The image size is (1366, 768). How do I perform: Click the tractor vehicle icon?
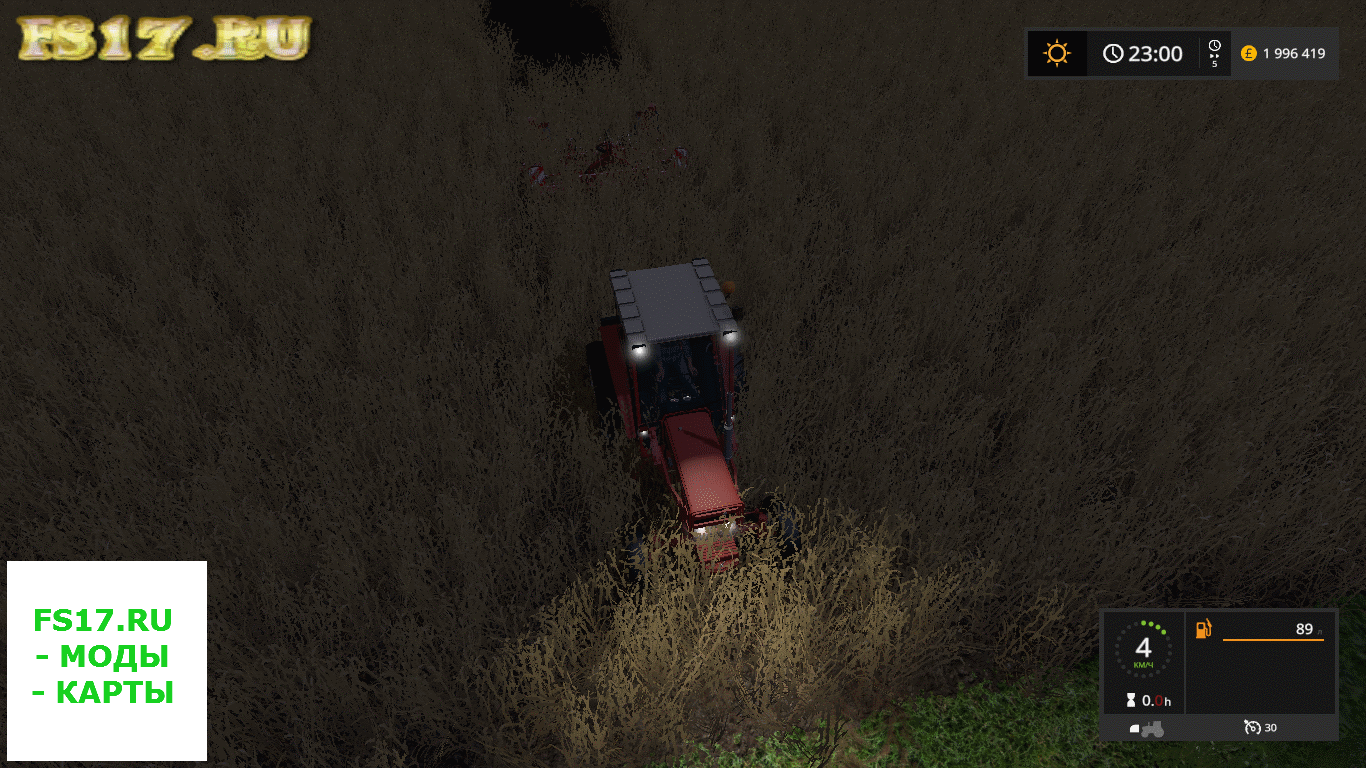tap(1146, 728)
